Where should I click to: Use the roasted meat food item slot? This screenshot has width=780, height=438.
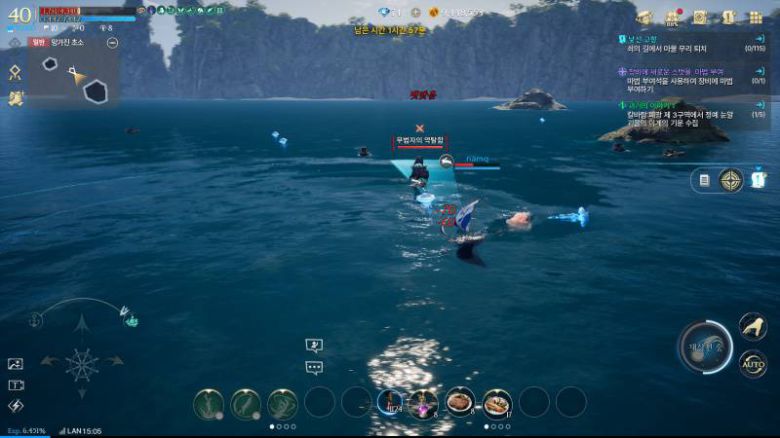tap(460, 402)
